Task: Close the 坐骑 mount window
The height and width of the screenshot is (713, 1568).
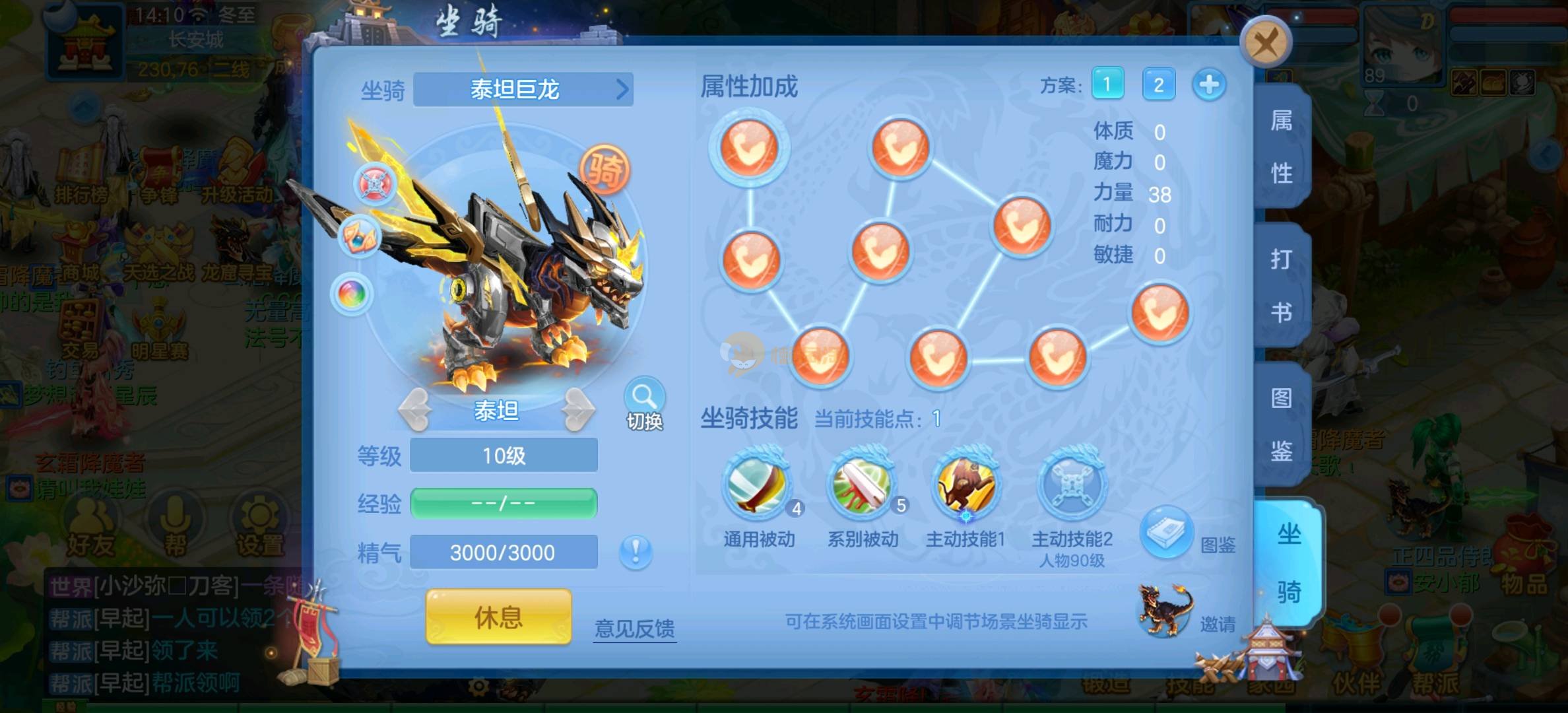Action: (x=1264, y=44)
